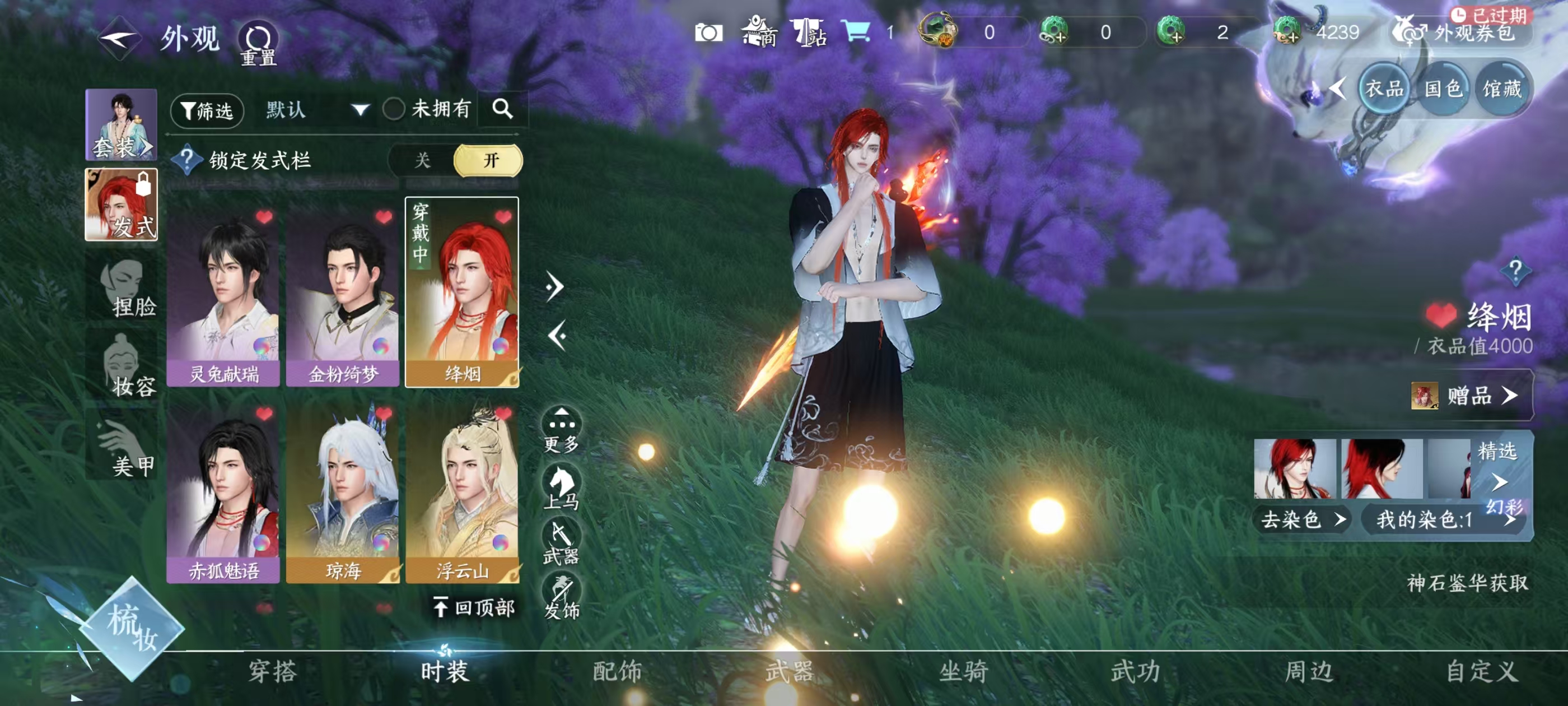
Task: Reset appearance with the 重置 button
Action: pyautogui.click(x=258, y=43)
